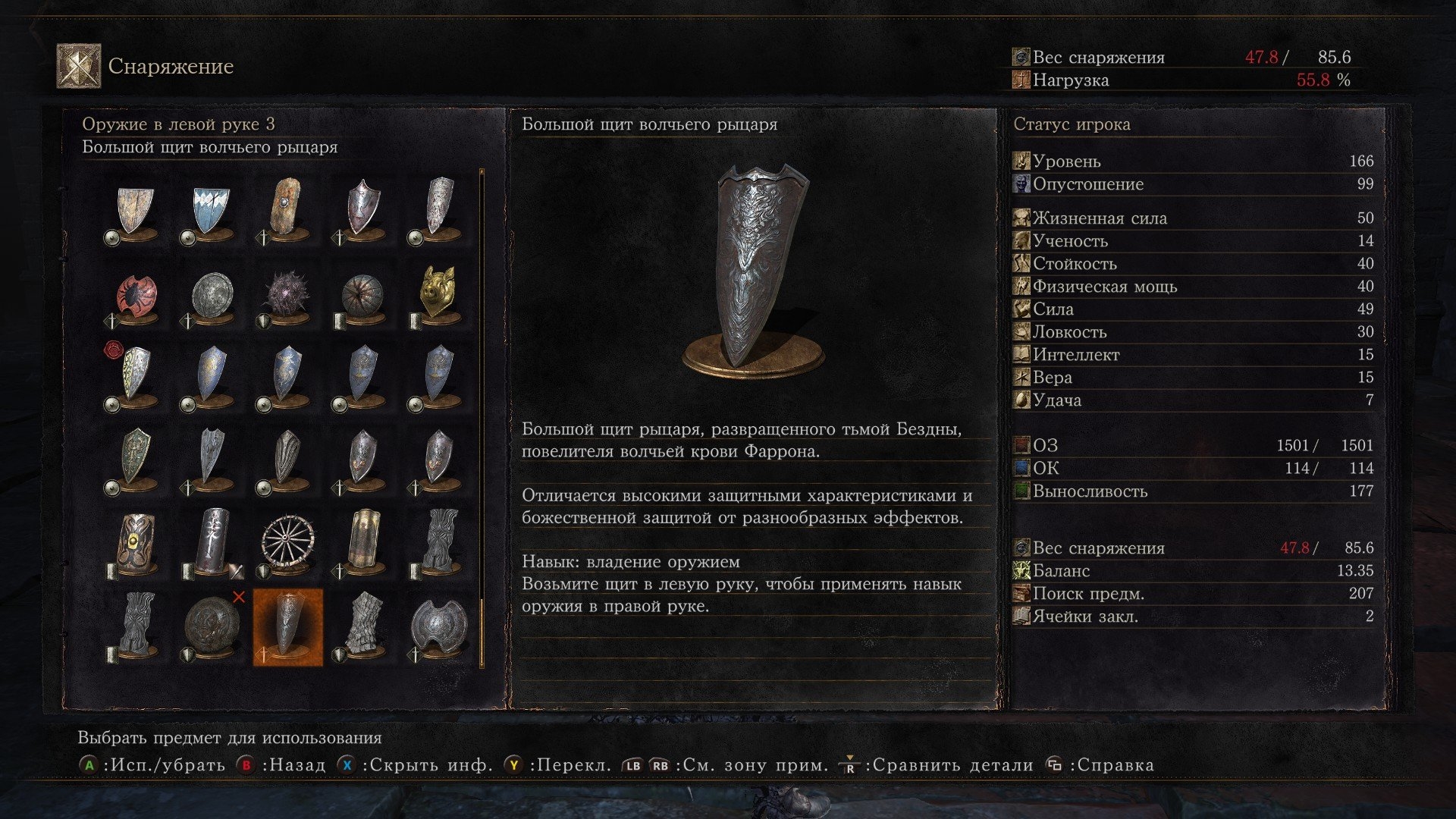Equip the spiked round shield
The width and height of the screenshot is (1456, 819).
(287, 295)
